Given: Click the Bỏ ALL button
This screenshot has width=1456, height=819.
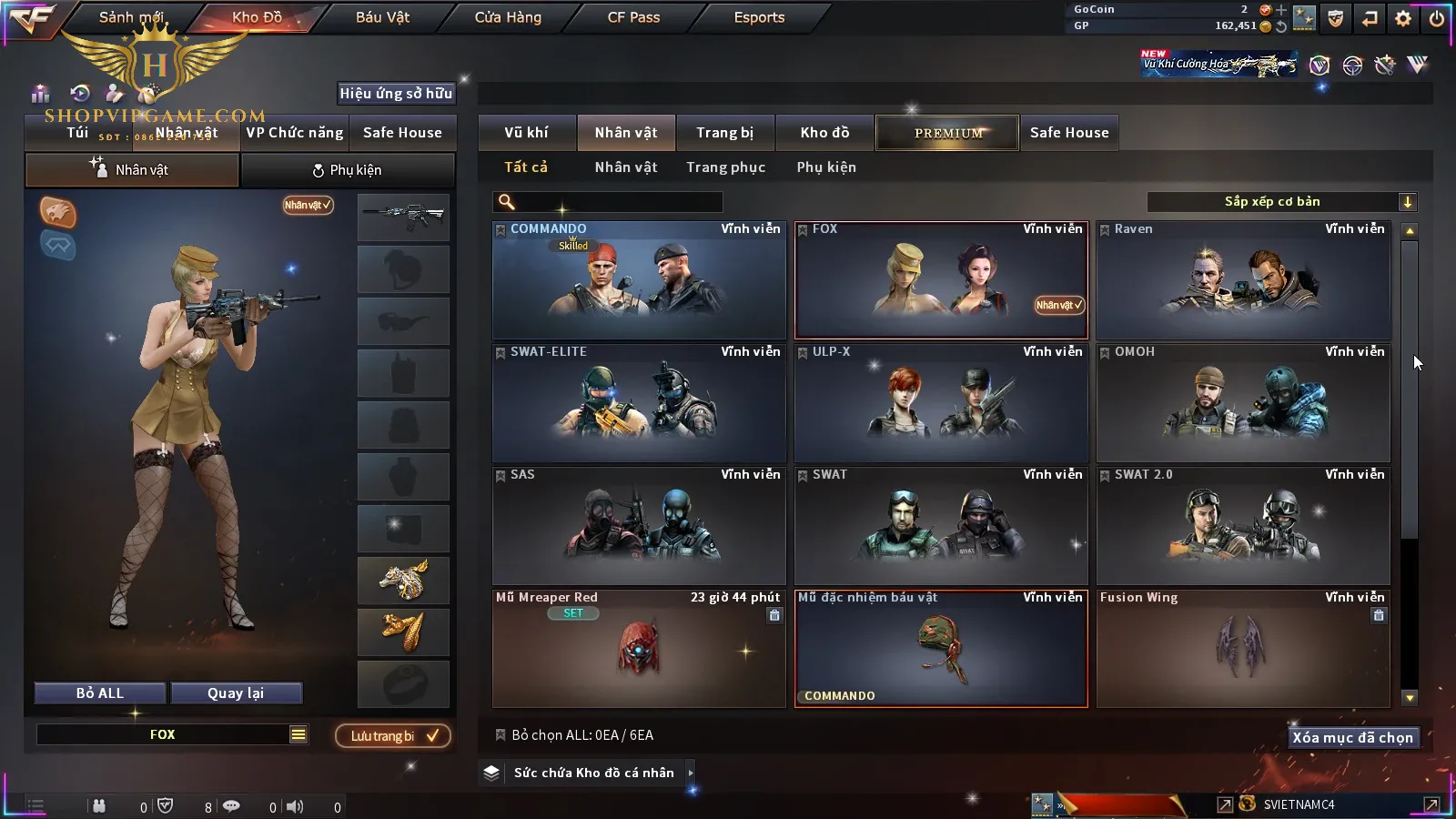Looking at the screenshot, I should (x=100, y=693).
